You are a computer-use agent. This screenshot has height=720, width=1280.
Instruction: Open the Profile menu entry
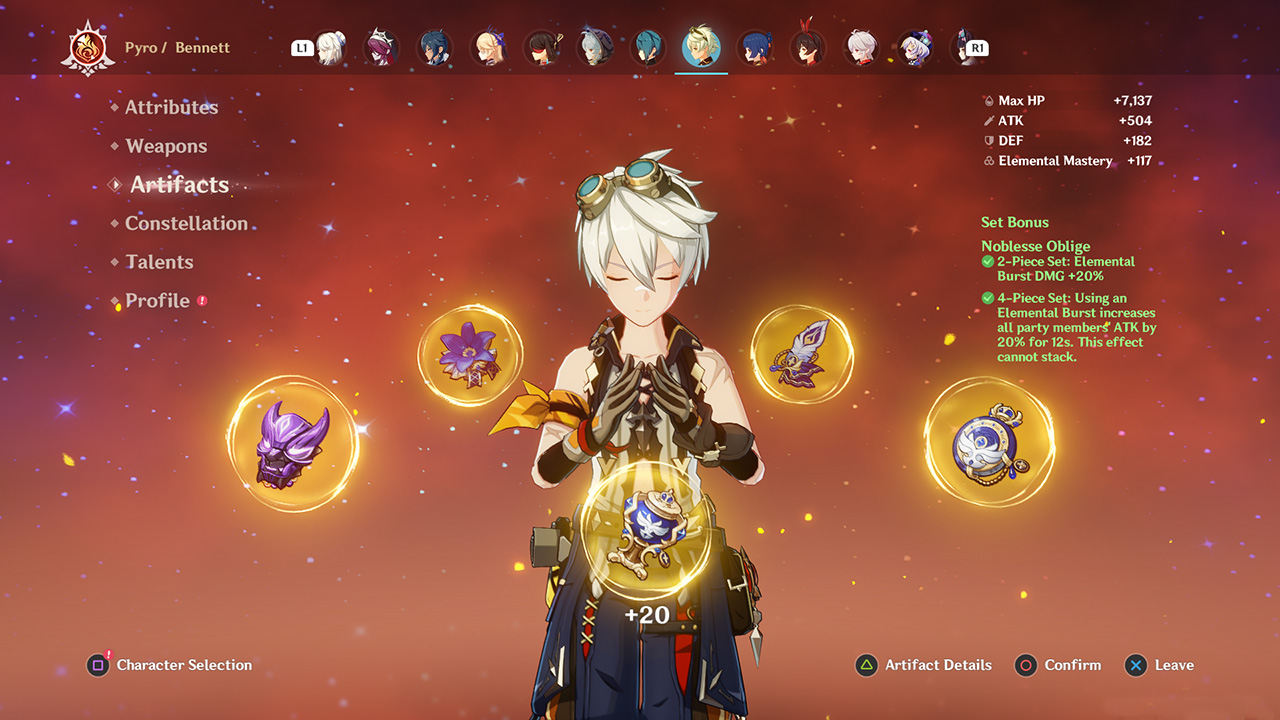pyautogui.click(x=157, y=301)
